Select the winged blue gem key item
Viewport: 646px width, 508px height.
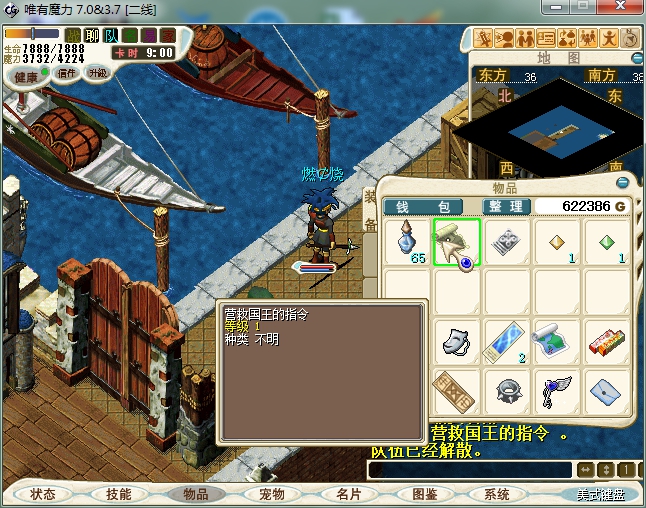pyautogui.click(x=554, y=389)
